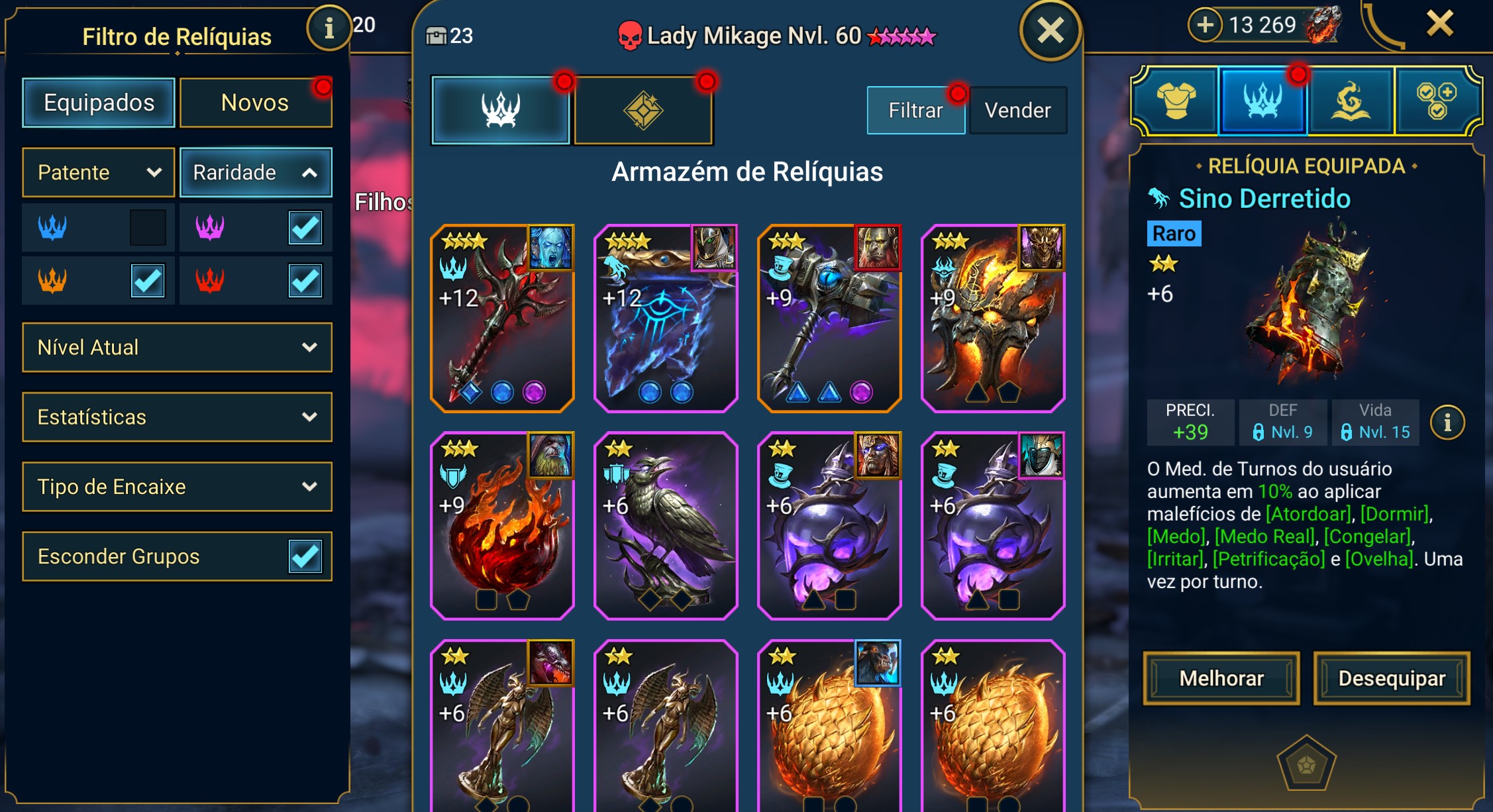Close the Armazém de Relíquias panel
Screen dimensions: 1493x812
tap(1051, 30)
